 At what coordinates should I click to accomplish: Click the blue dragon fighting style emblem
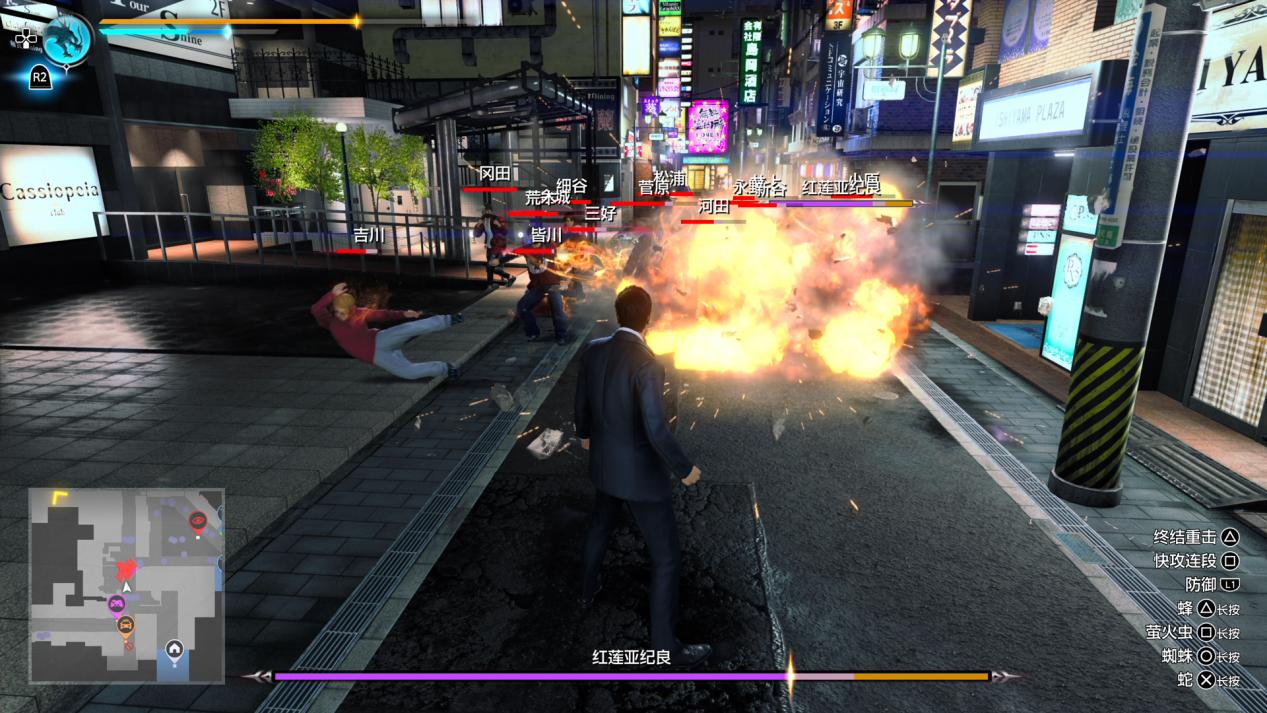67,38
